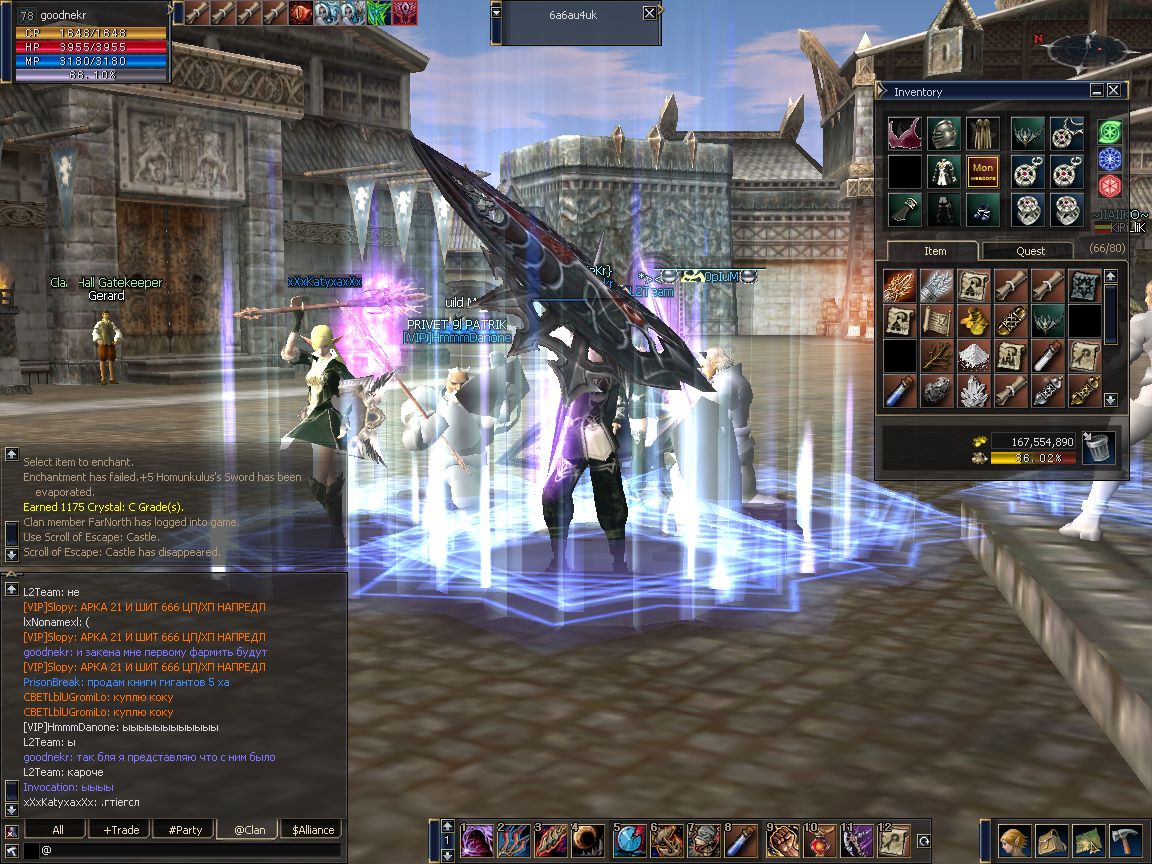
Task: Close the Inventory window
Action: pyautogui.click(x=1113, y=91)
